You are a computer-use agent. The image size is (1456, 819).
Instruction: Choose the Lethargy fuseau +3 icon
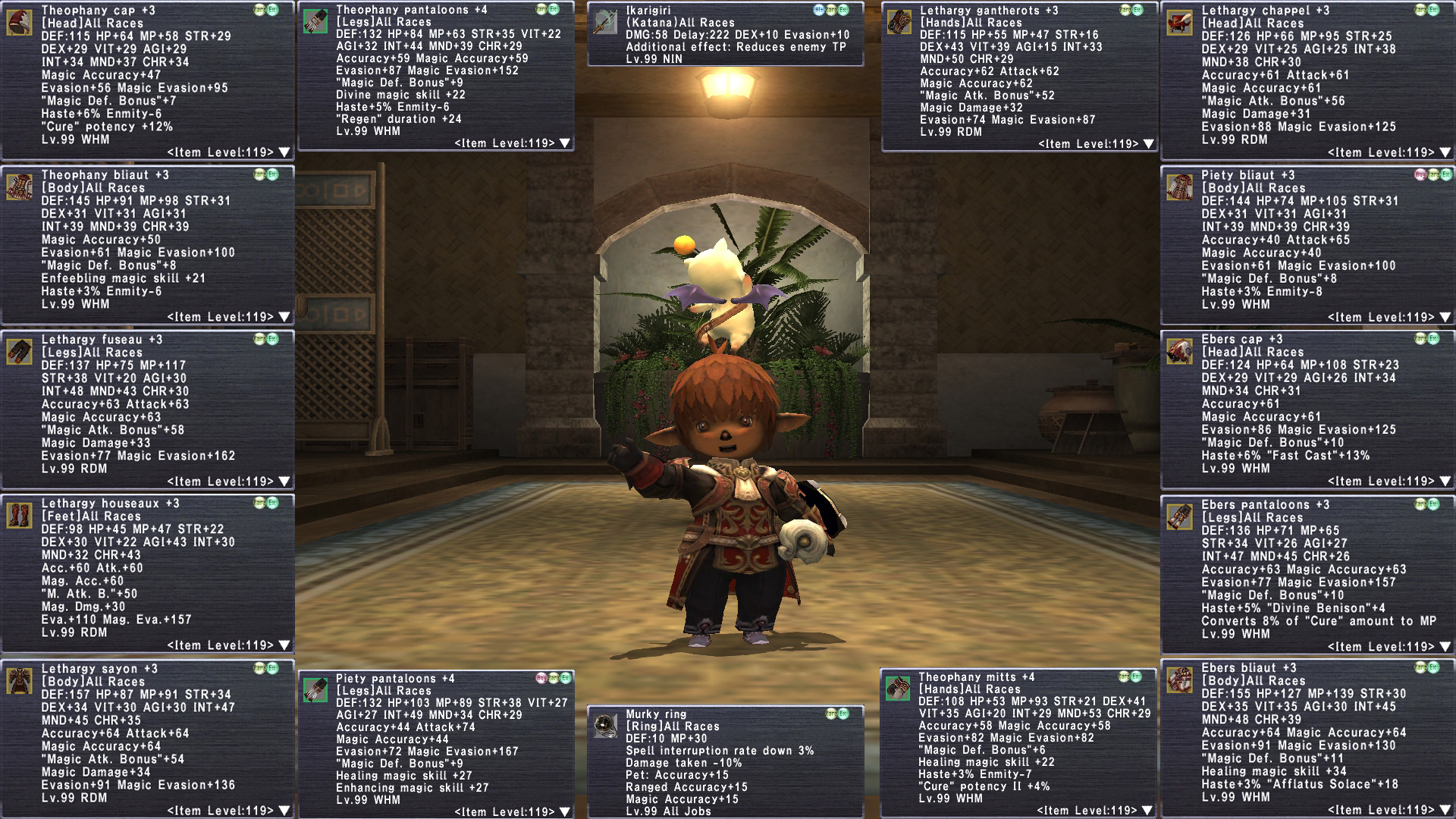[20, 351]
